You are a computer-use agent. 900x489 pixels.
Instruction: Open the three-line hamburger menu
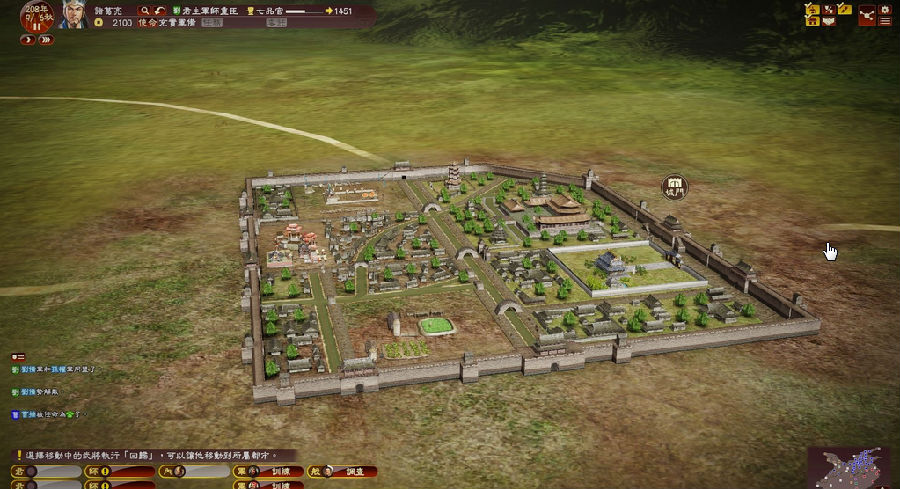tap(885, 21)
